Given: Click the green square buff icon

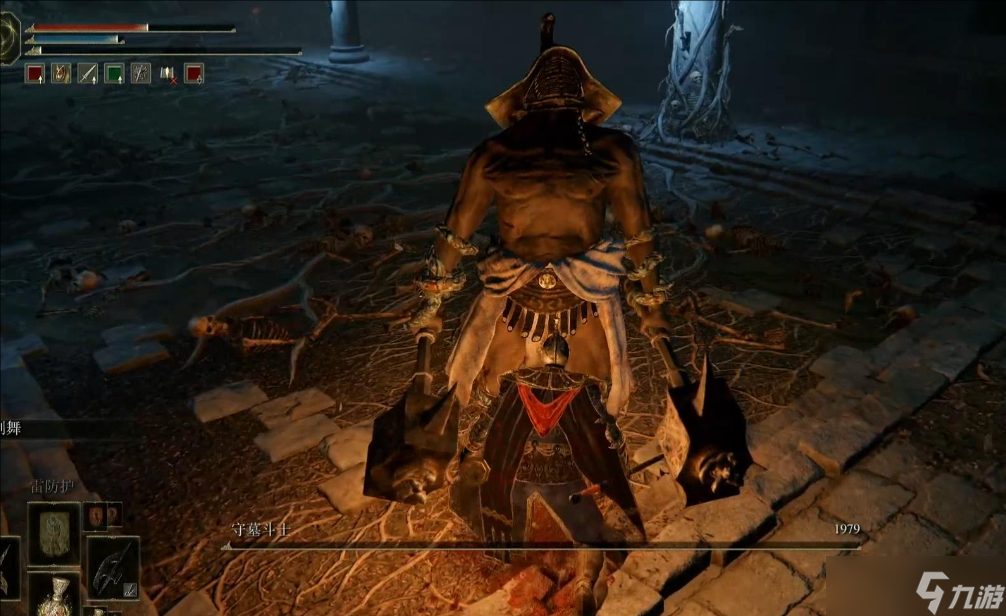Looking at the screenshot, I should 114,73.
